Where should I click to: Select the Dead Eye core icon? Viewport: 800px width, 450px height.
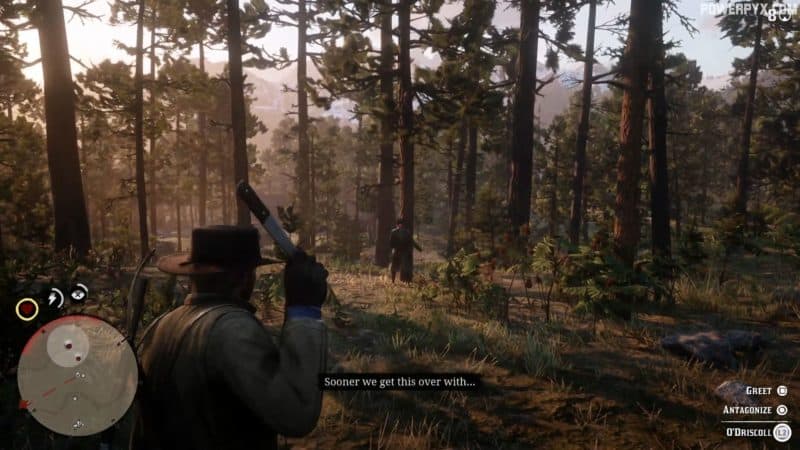pyautogui.click(x=79, y=292)
